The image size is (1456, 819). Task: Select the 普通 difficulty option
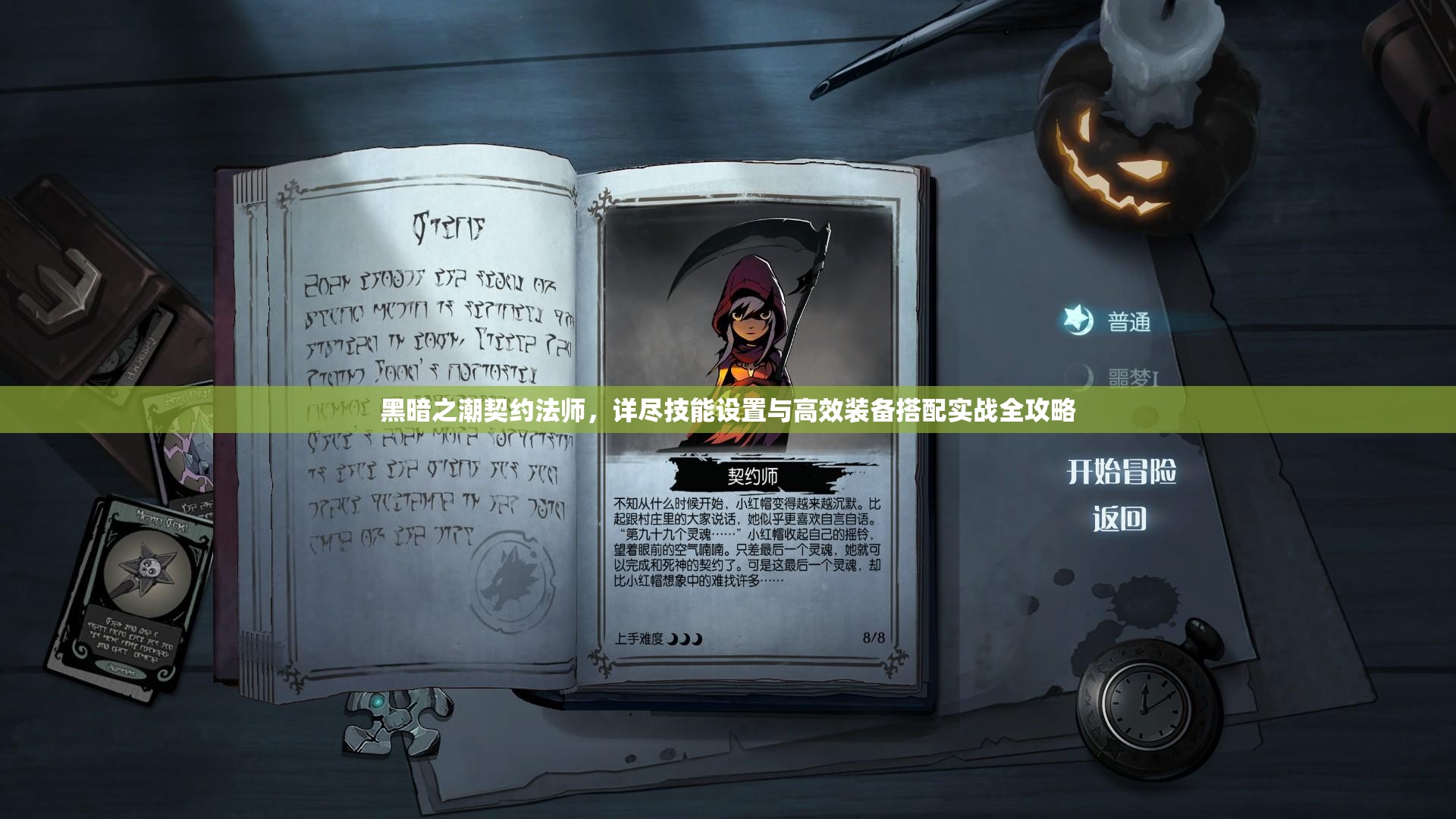pos(1128,322)
